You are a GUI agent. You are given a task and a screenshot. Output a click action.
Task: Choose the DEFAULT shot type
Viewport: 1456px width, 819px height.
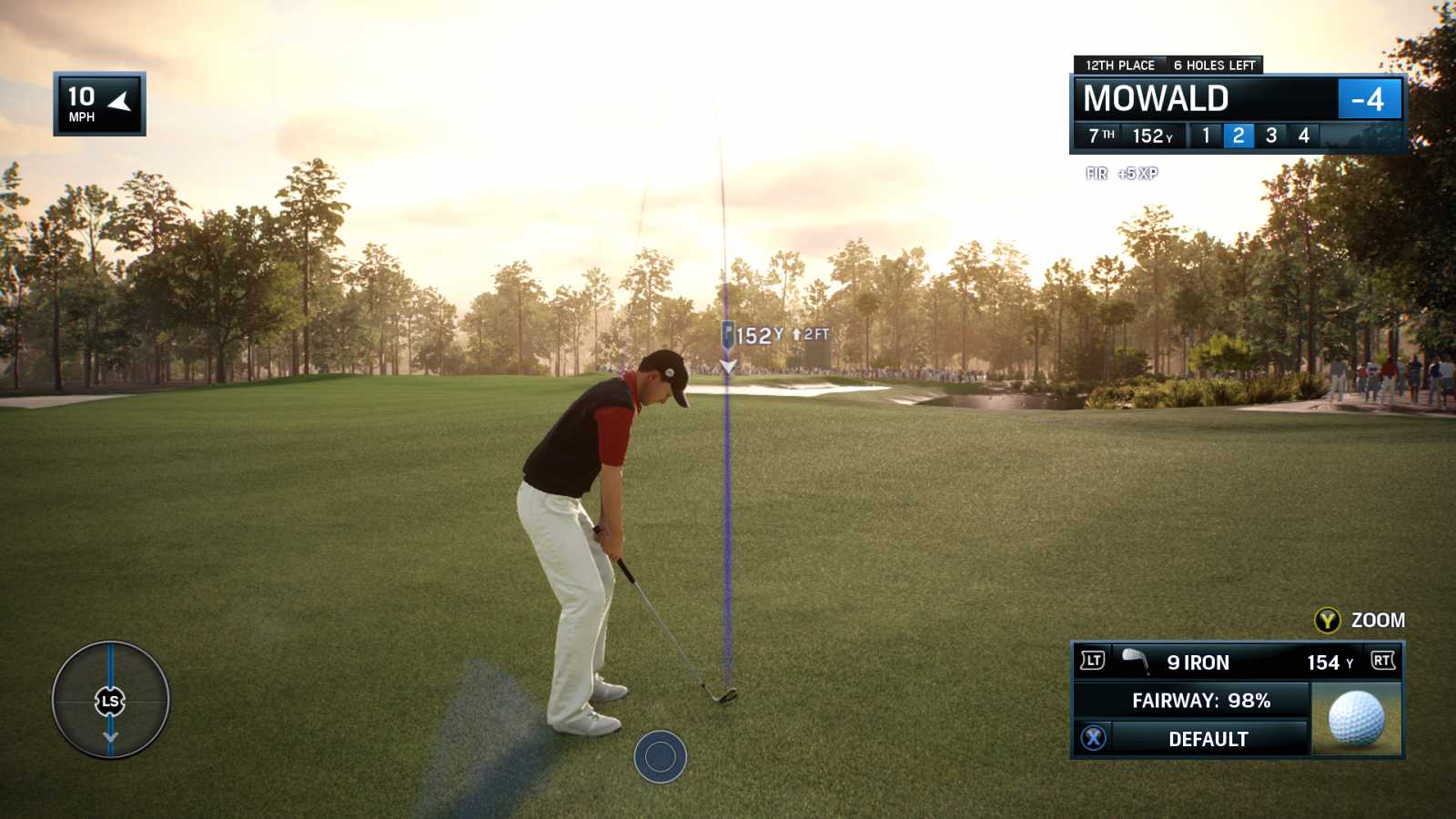(x=1207, y=739)
